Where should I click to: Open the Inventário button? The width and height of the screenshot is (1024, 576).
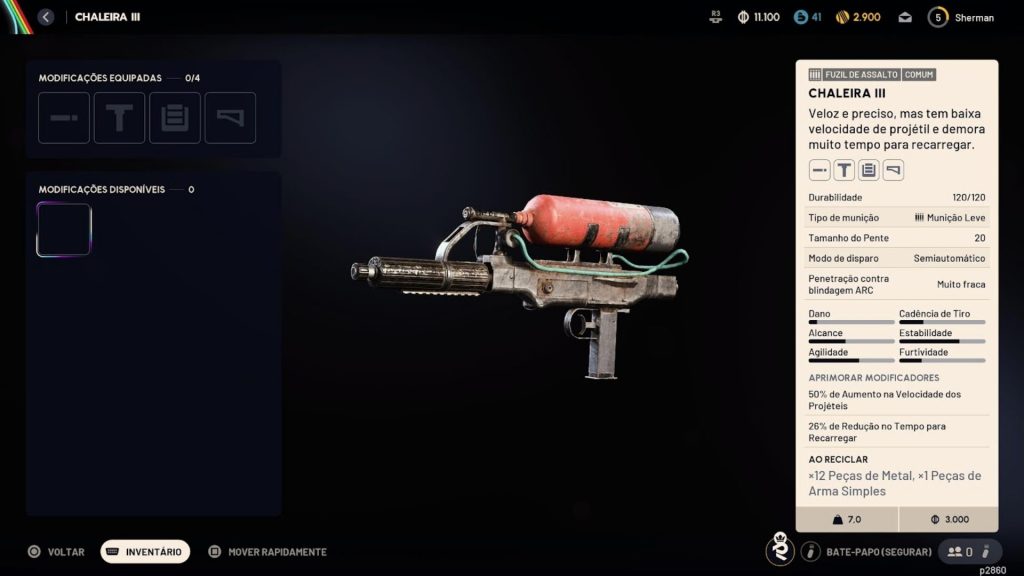pyautogui.click(x=145, y=552)
